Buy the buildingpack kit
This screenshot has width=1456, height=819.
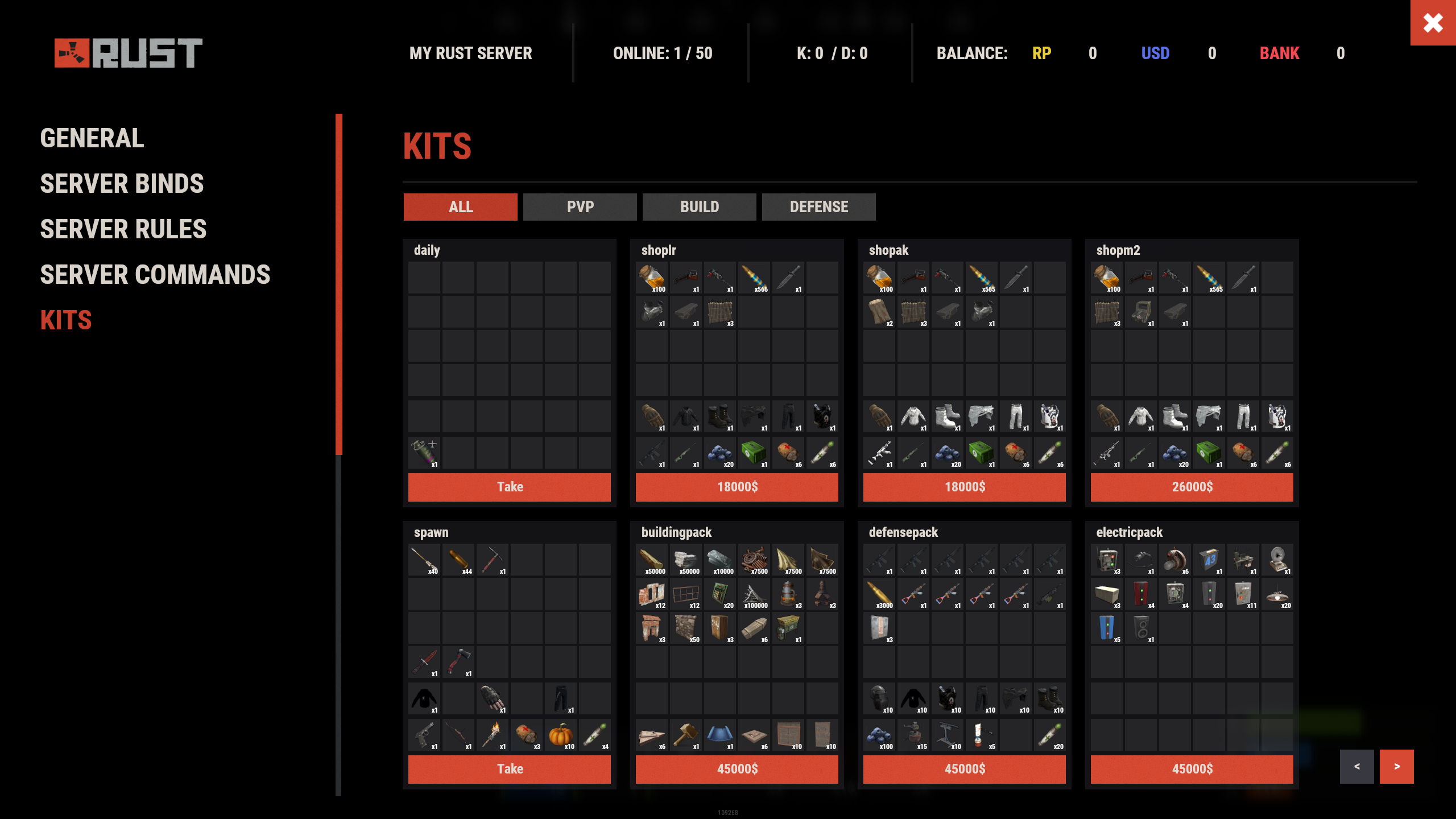click(737, 769)
